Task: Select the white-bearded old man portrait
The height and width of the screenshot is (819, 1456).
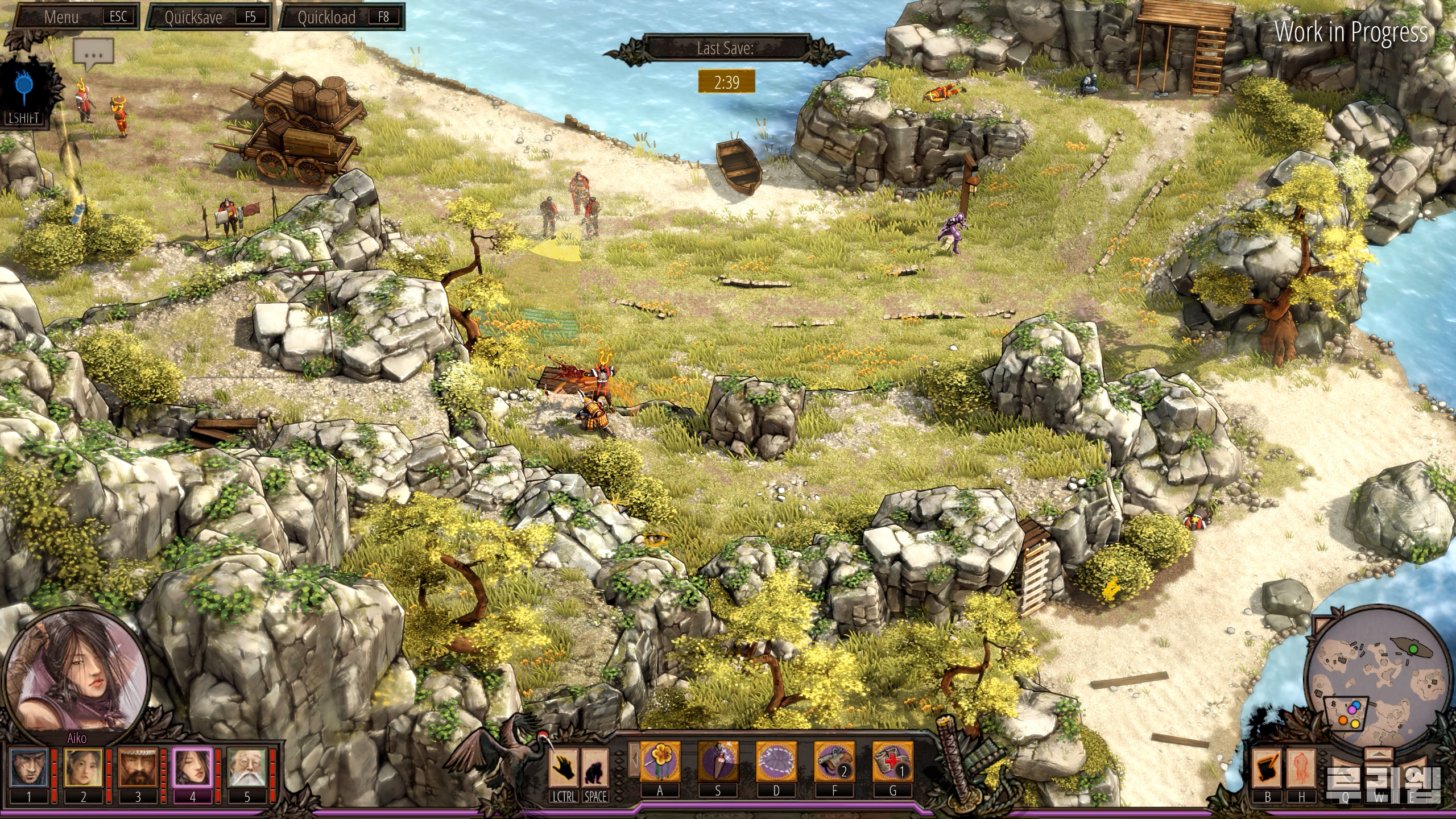Action: point(247,767)
